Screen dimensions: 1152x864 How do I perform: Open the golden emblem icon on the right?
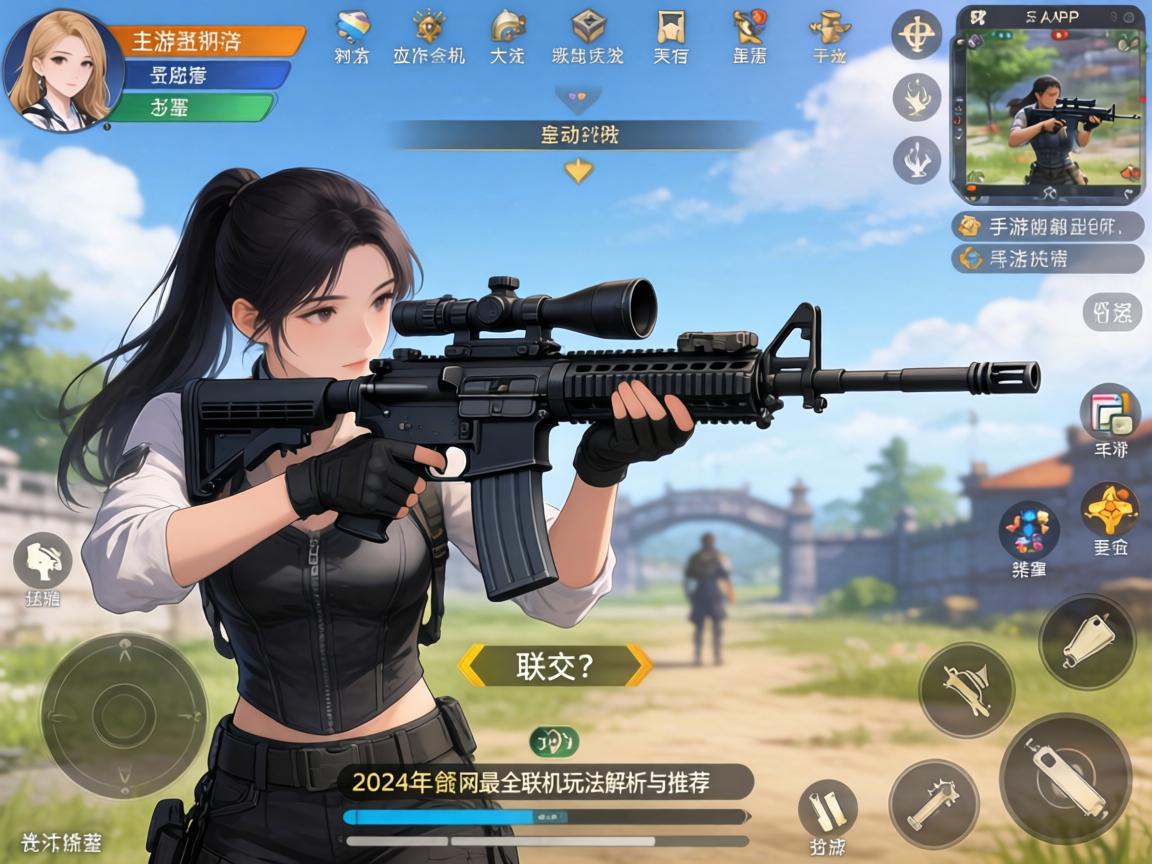click(1110, 510)
